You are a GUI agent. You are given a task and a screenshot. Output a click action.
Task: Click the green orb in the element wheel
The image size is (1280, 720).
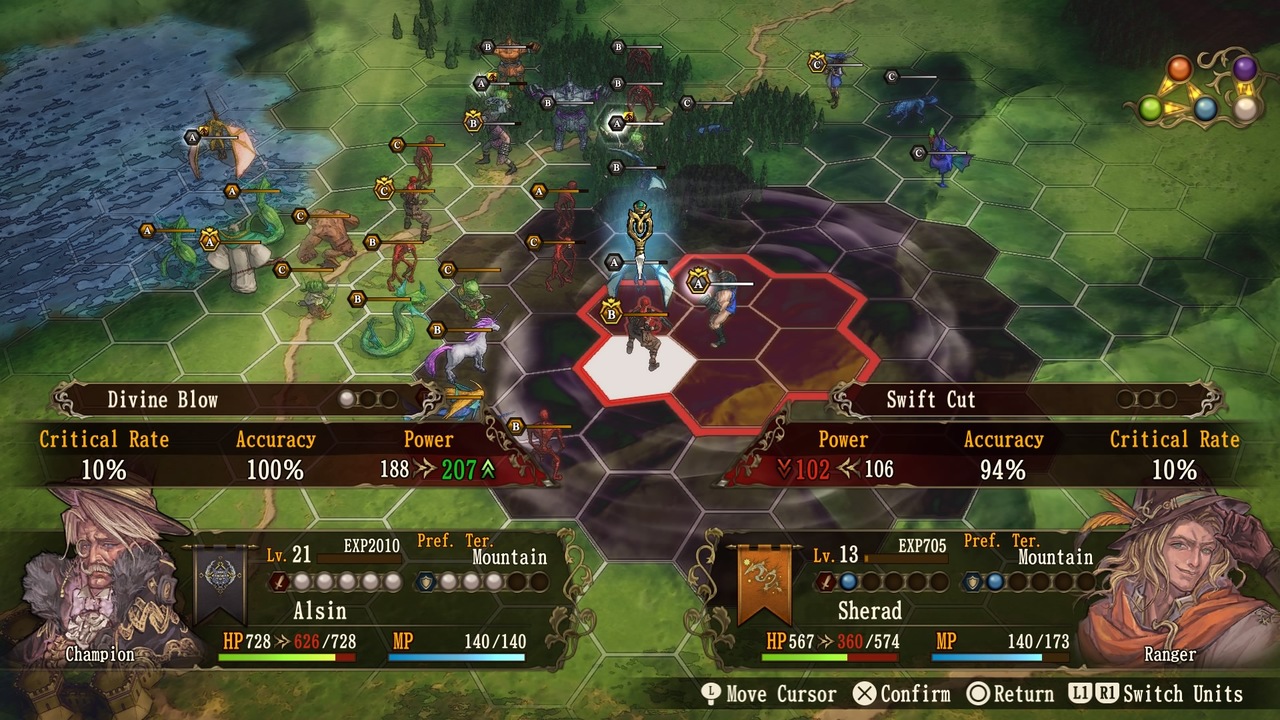click(1151, 108)
